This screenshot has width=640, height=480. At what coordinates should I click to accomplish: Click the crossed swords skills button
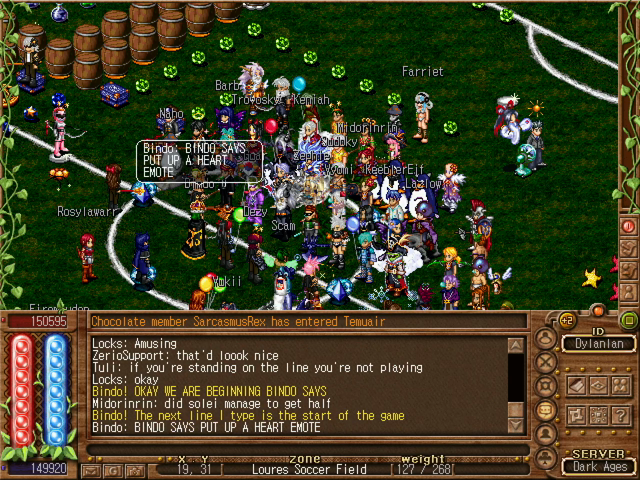click(546, 363)
